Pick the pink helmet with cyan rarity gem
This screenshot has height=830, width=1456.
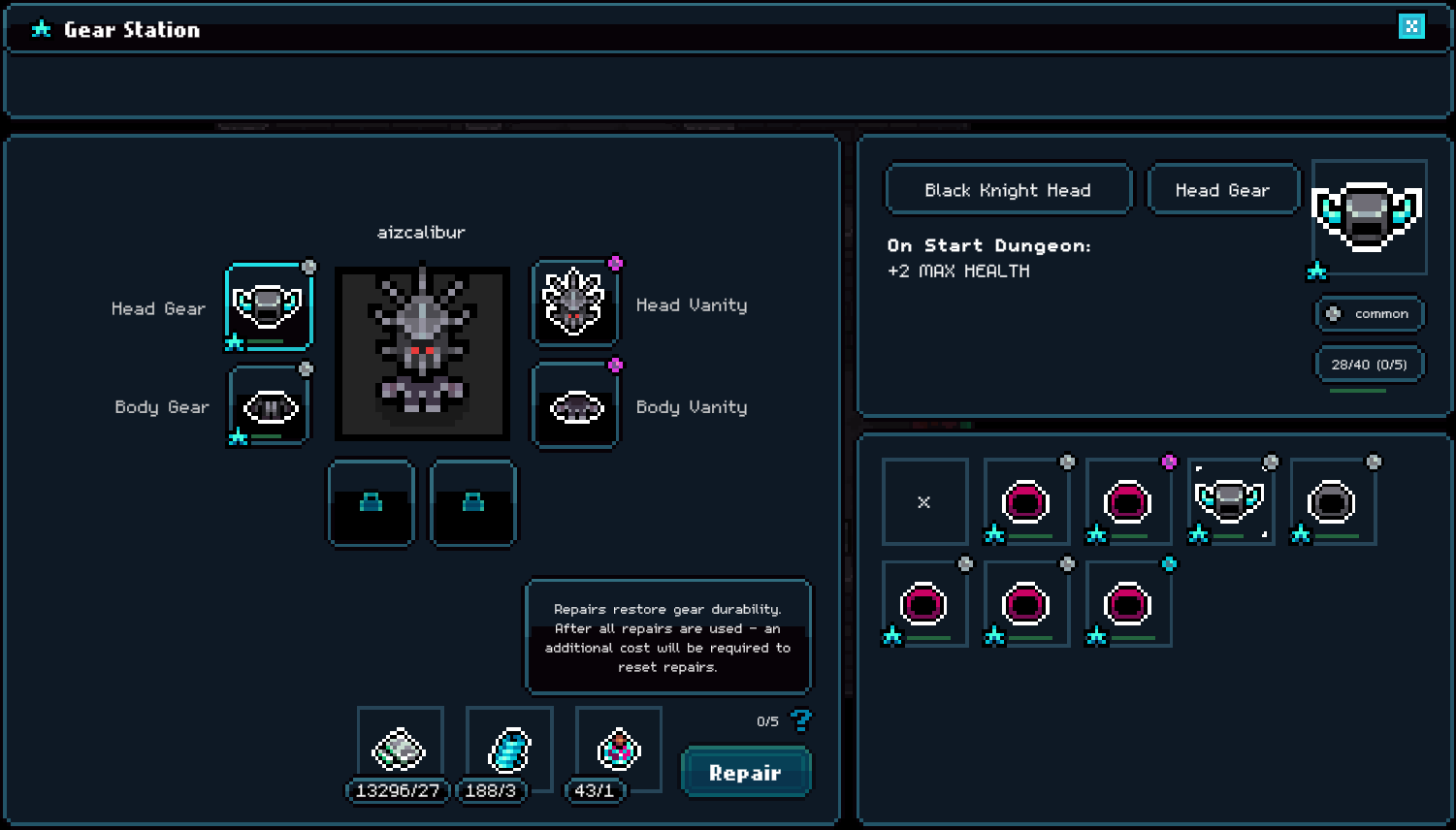point(1127,604)
